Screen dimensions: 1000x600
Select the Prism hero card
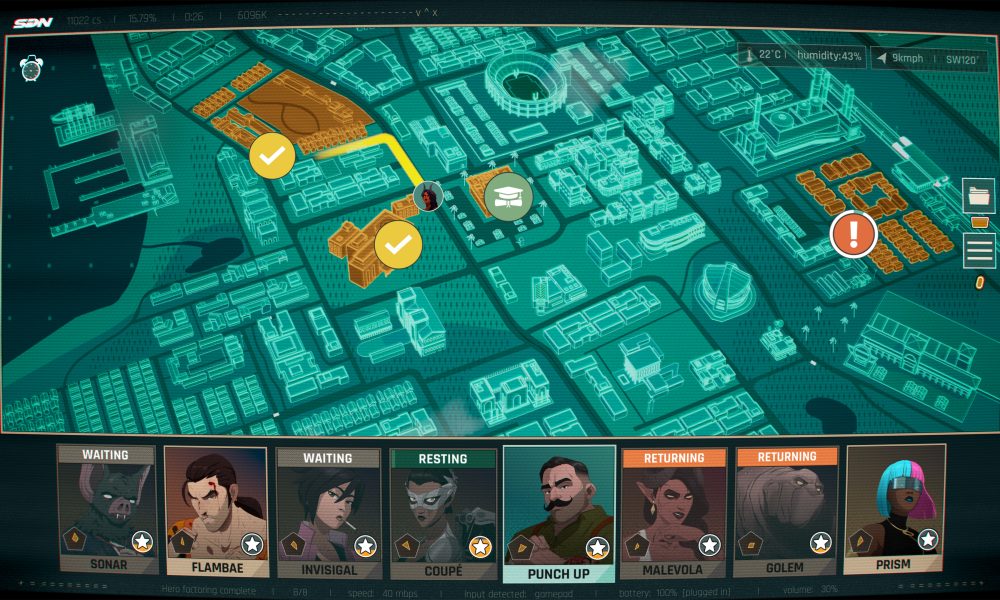(x=895, y=510)
